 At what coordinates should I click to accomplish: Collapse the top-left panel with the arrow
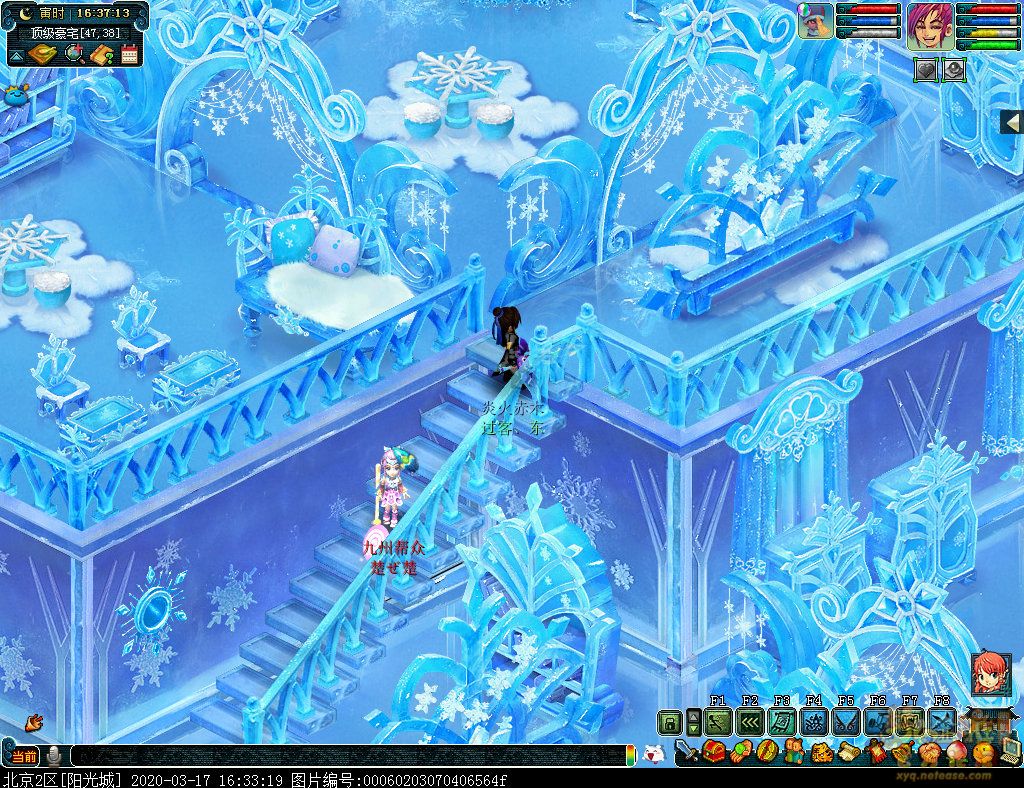pos(17,55)
